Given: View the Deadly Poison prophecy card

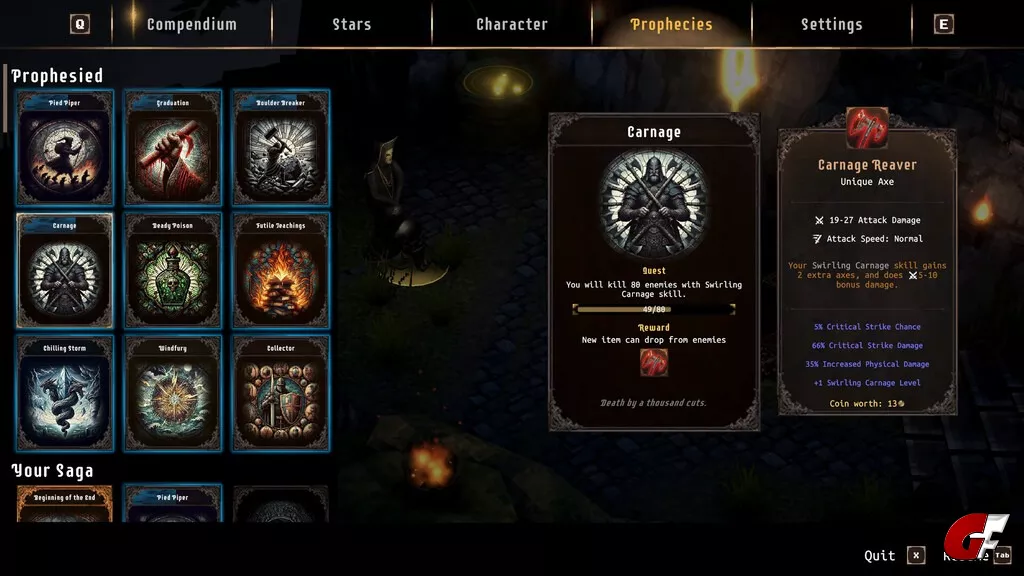Looking at the screenshot, I should tap(173, 271).
